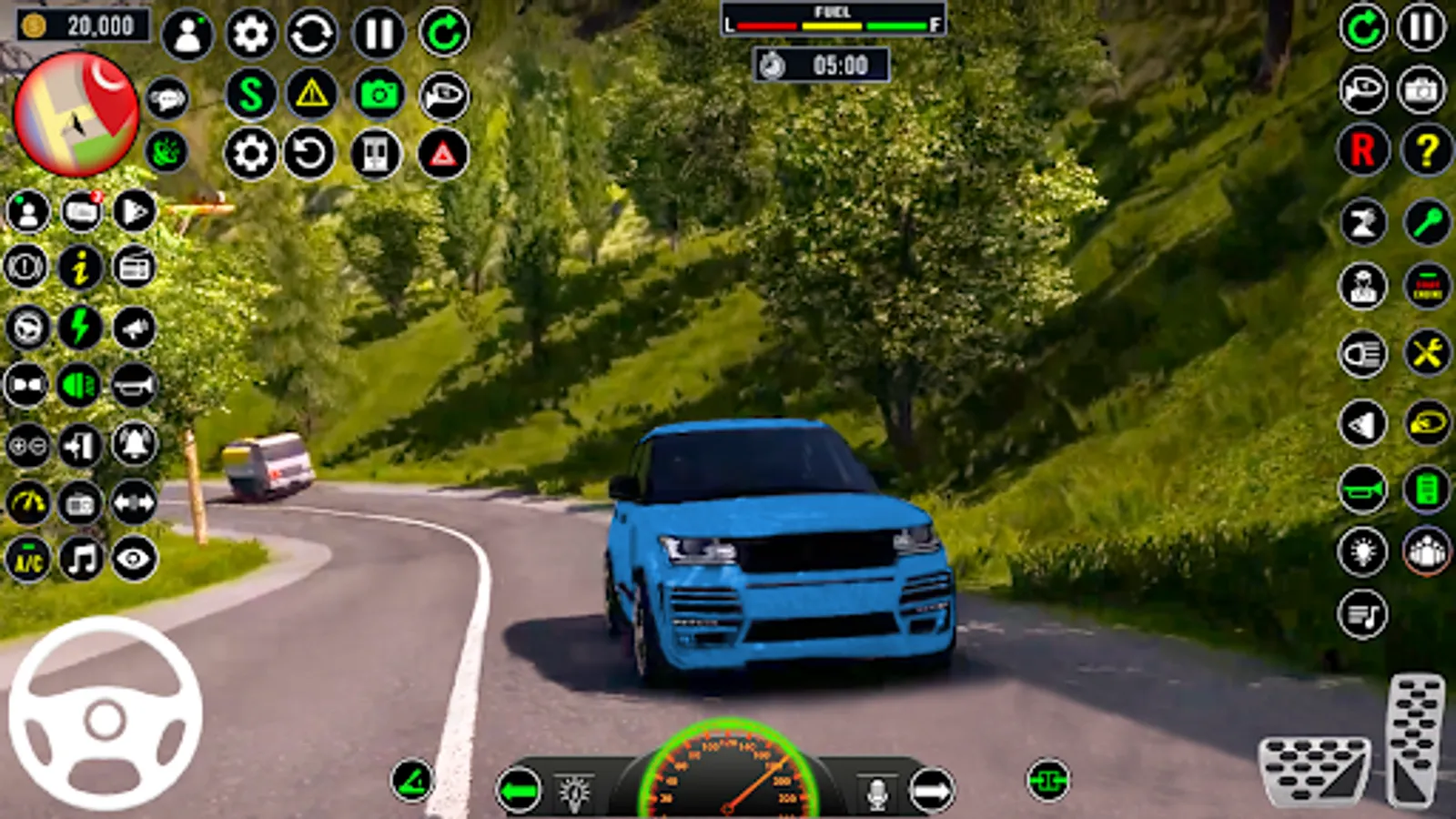Click the eye view icon
Viewport: 1456px width, 819px height.
[135, 559]
